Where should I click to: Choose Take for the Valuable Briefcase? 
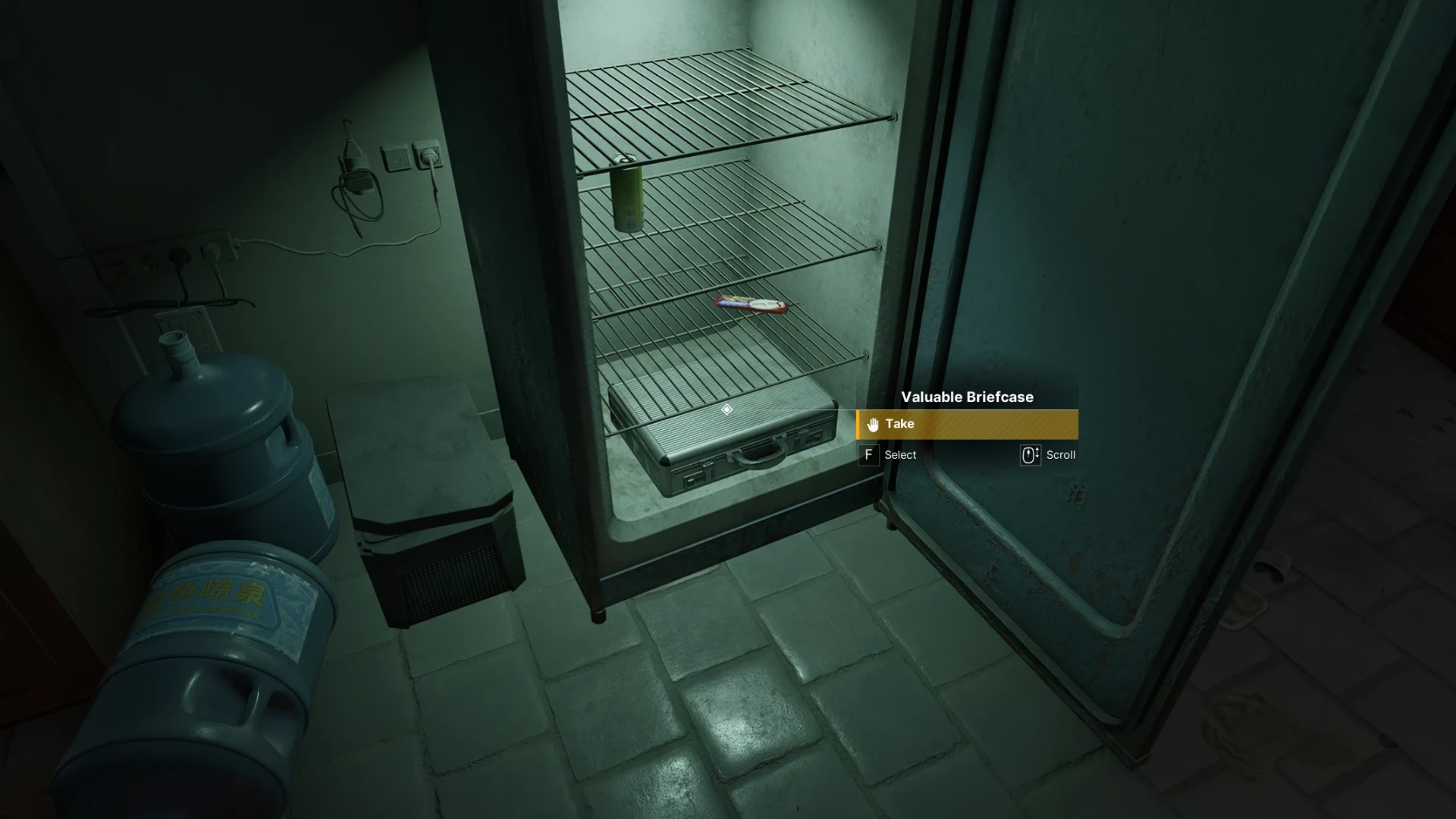click(966, 424)
